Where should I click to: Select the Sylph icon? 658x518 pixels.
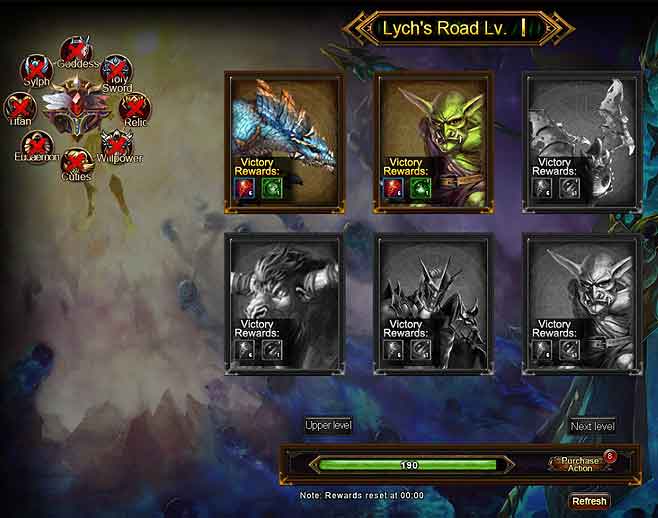(x=37, y=71)
